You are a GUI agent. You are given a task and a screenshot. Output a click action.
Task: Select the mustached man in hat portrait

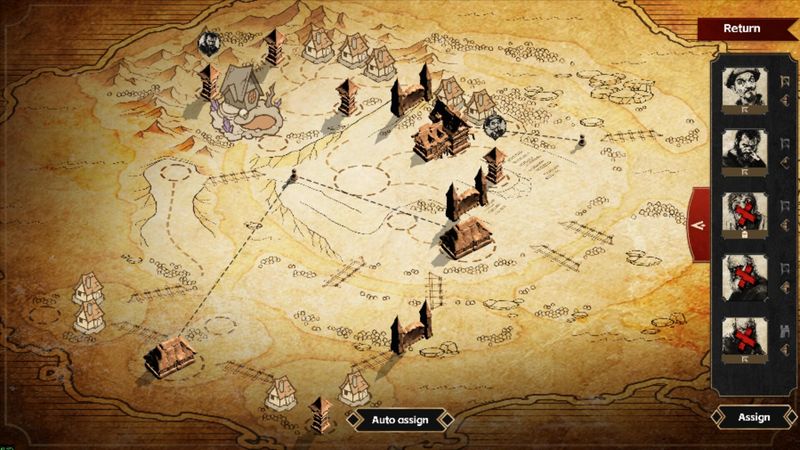coord(744,90)
